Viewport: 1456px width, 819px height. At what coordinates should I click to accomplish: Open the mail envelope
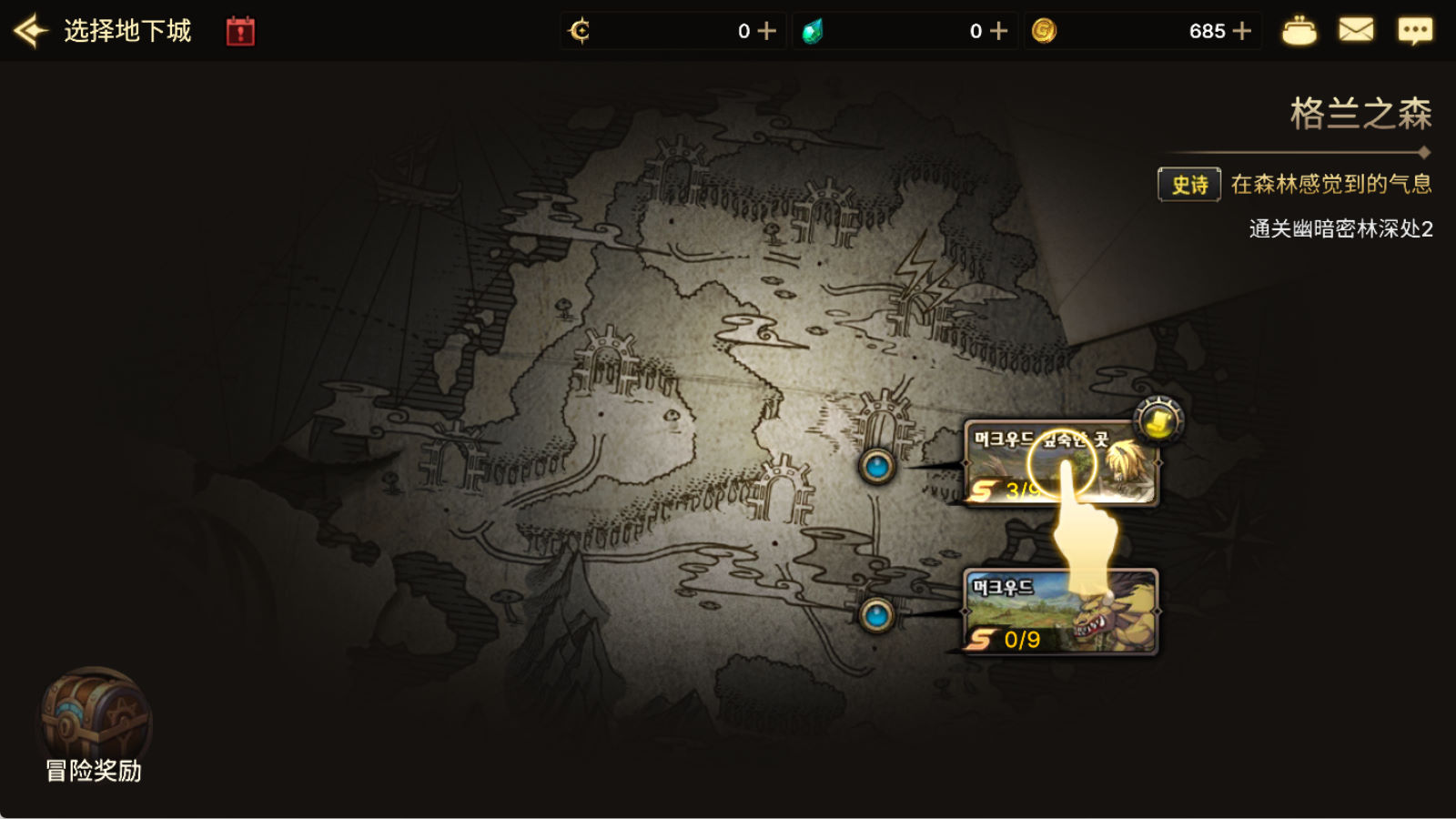[1356, 31]
